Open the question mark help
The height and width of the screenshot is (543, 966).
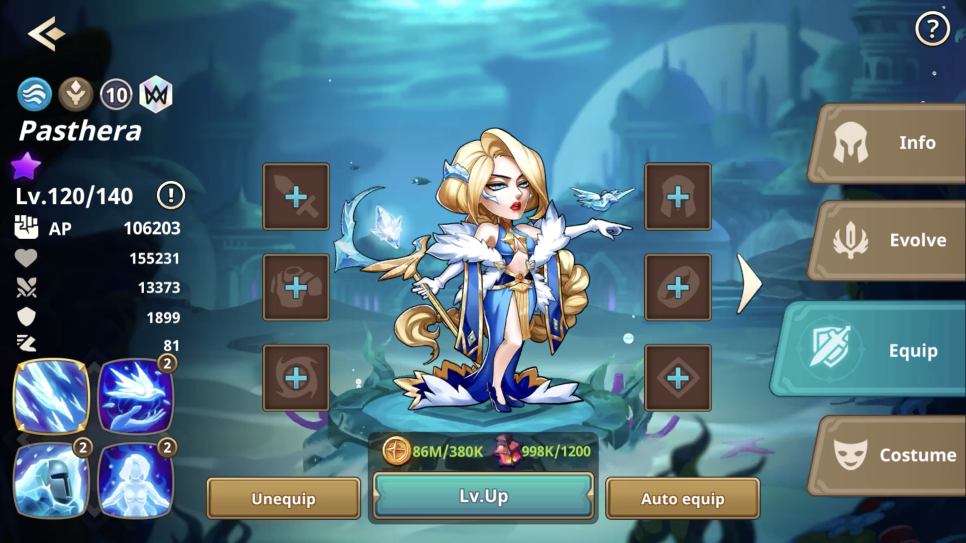(x=932, y=30)
